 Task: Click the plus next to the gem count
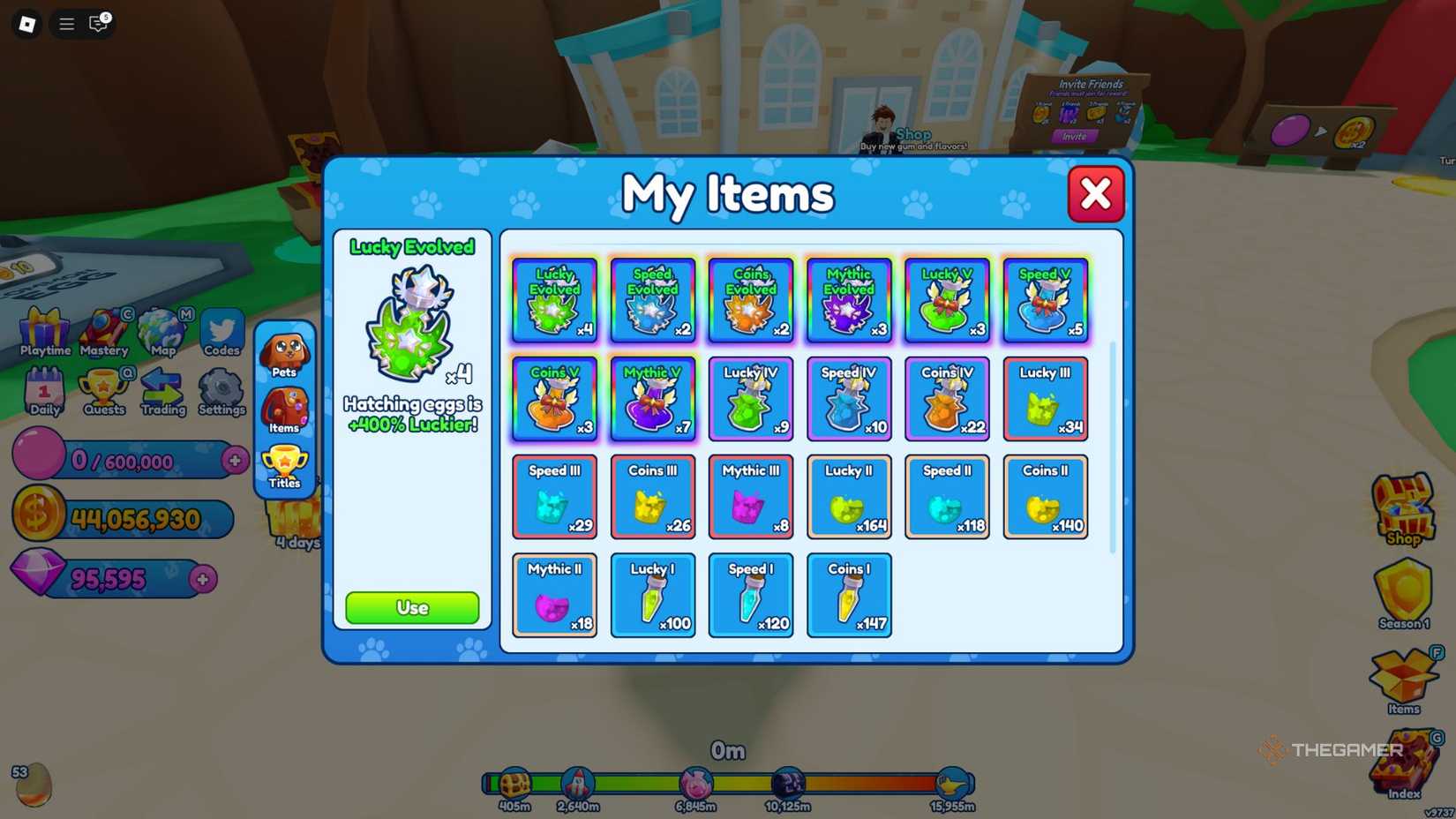(x=204, y=580)
